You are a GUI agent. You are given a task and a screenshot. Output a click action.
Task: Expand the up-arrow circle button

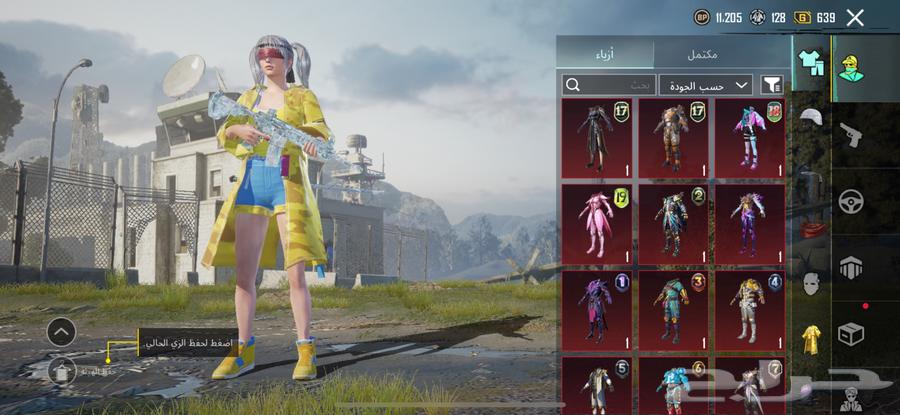pyautogui.click(x=62, y=332)
